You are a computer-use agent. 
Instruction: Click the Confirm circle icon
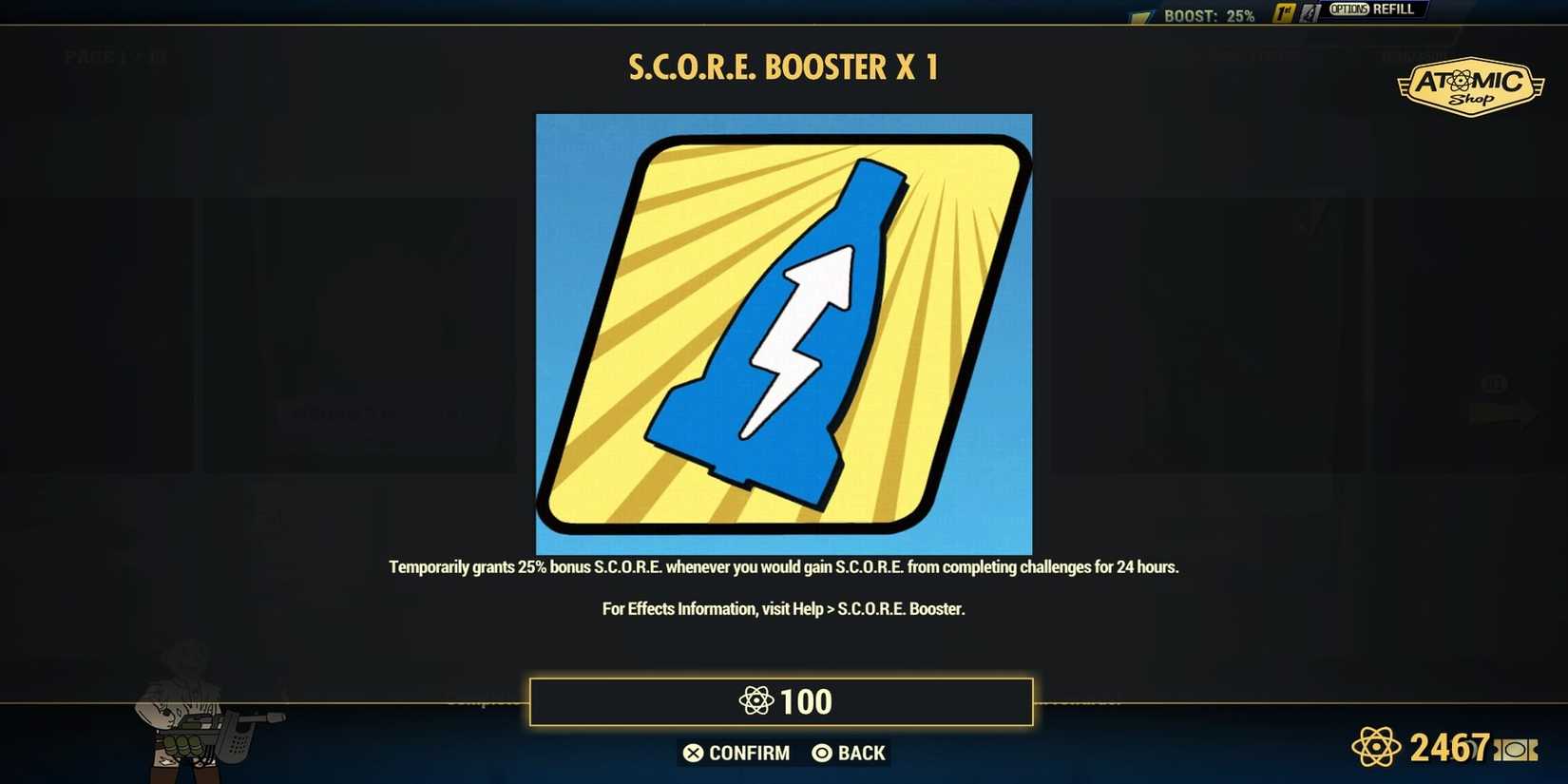[693, 753]
